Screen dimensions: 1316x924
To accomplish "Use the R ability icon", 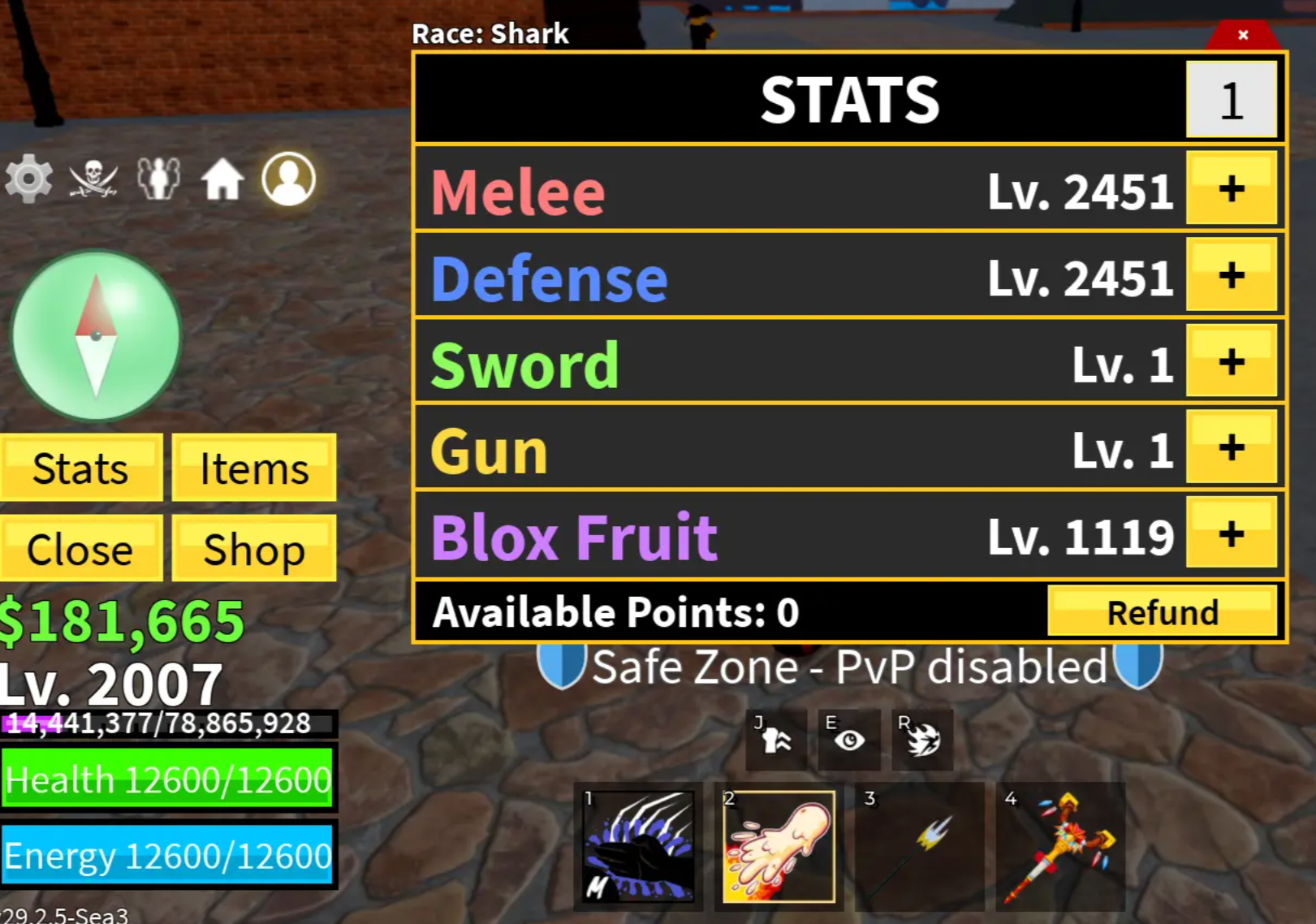I will tap(920, 737).
